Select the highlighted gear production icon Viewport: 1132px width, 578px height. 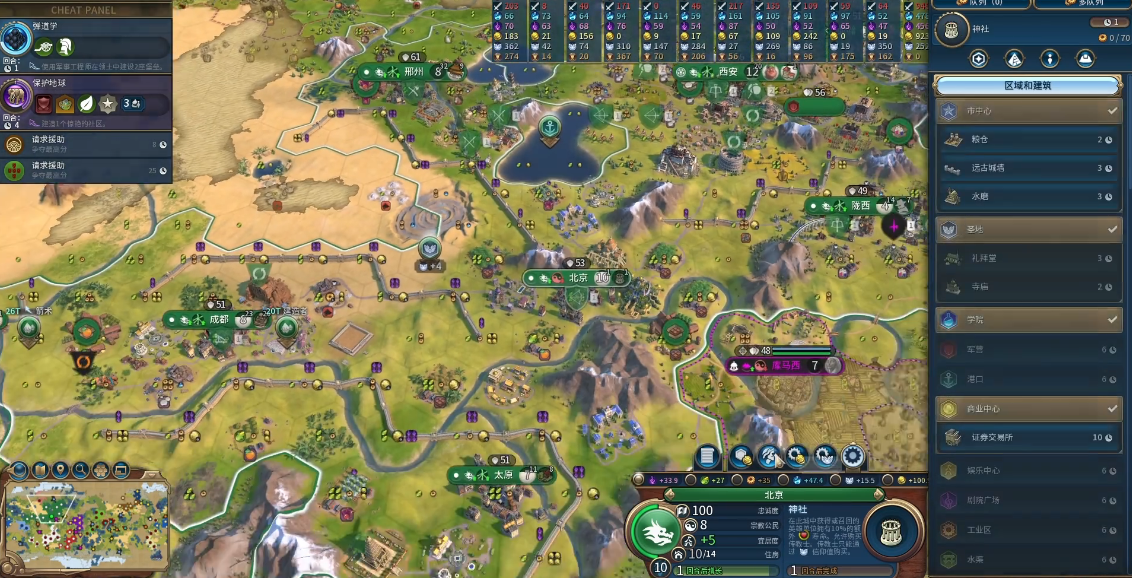(x=852, y=457)
